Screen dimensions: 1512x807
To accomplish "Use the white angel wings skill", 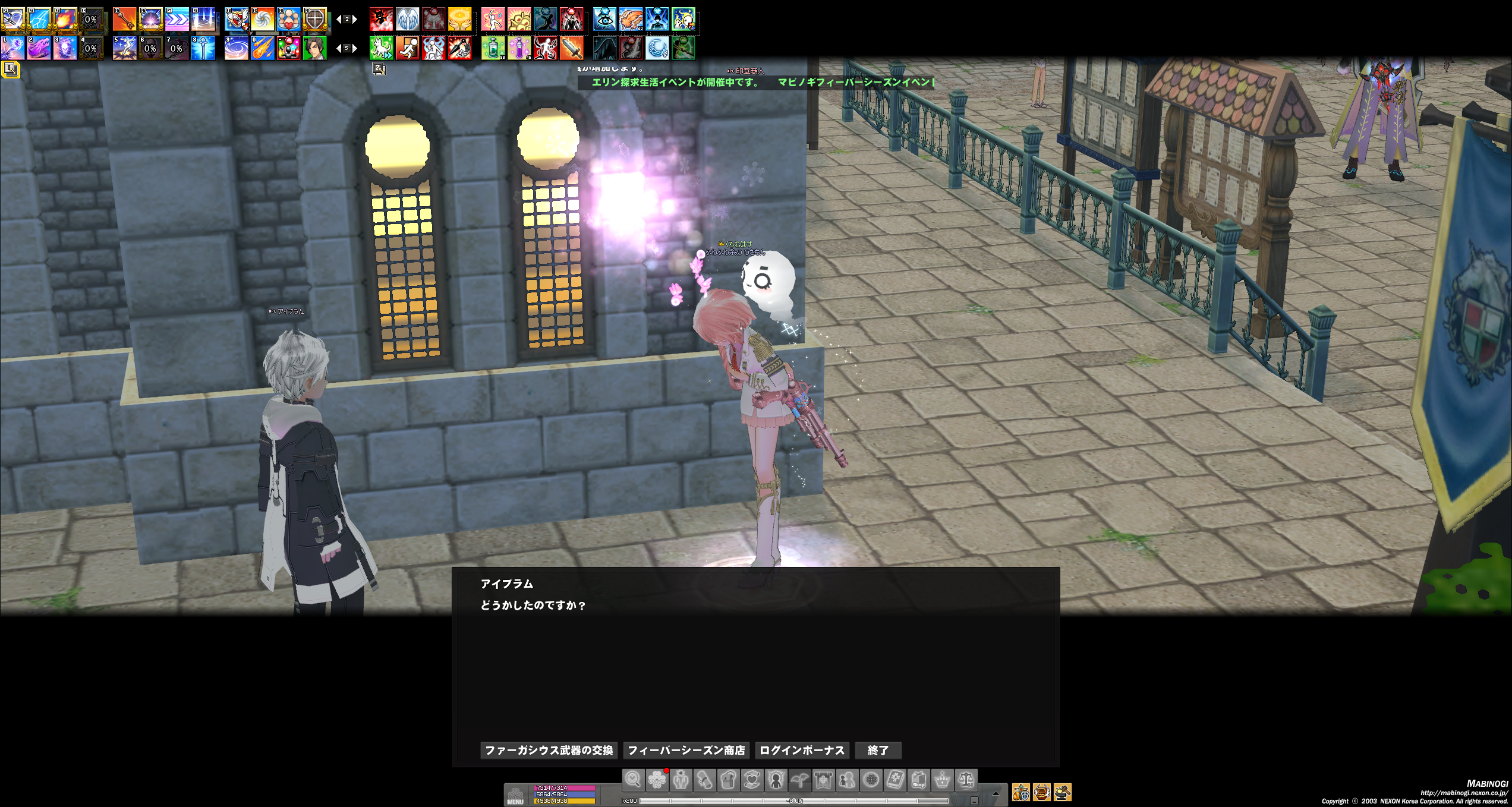I will pyautogui.click(x=407, y=20).
